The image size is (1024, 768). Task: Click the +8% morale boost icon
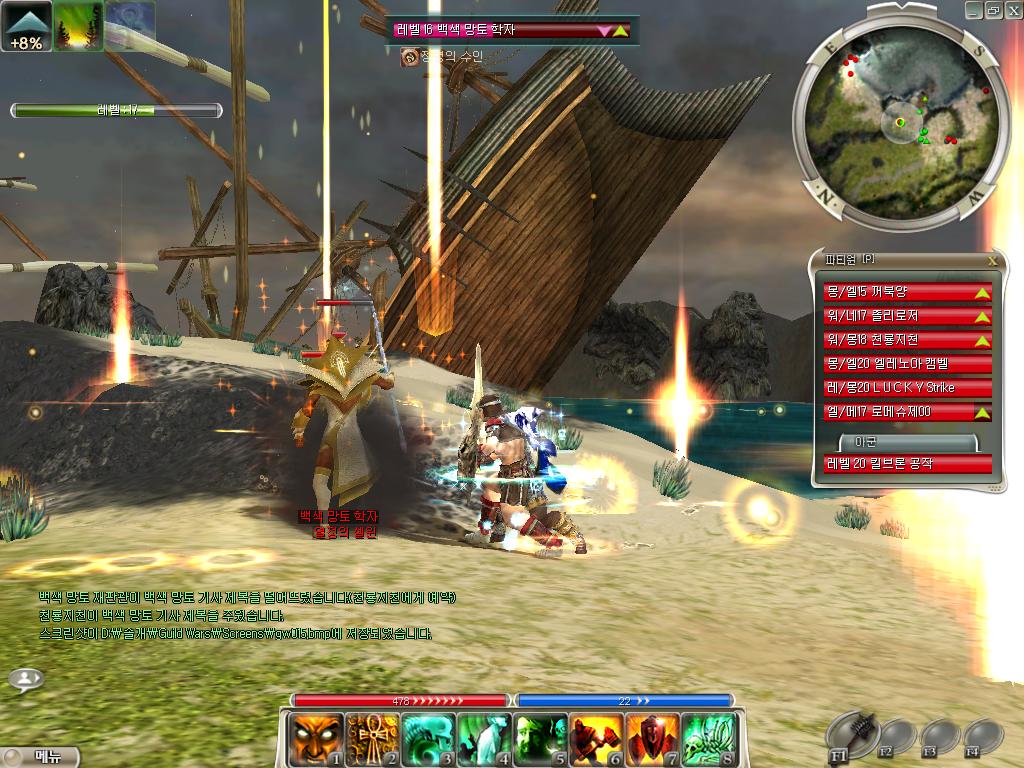[x=26, y=26]
